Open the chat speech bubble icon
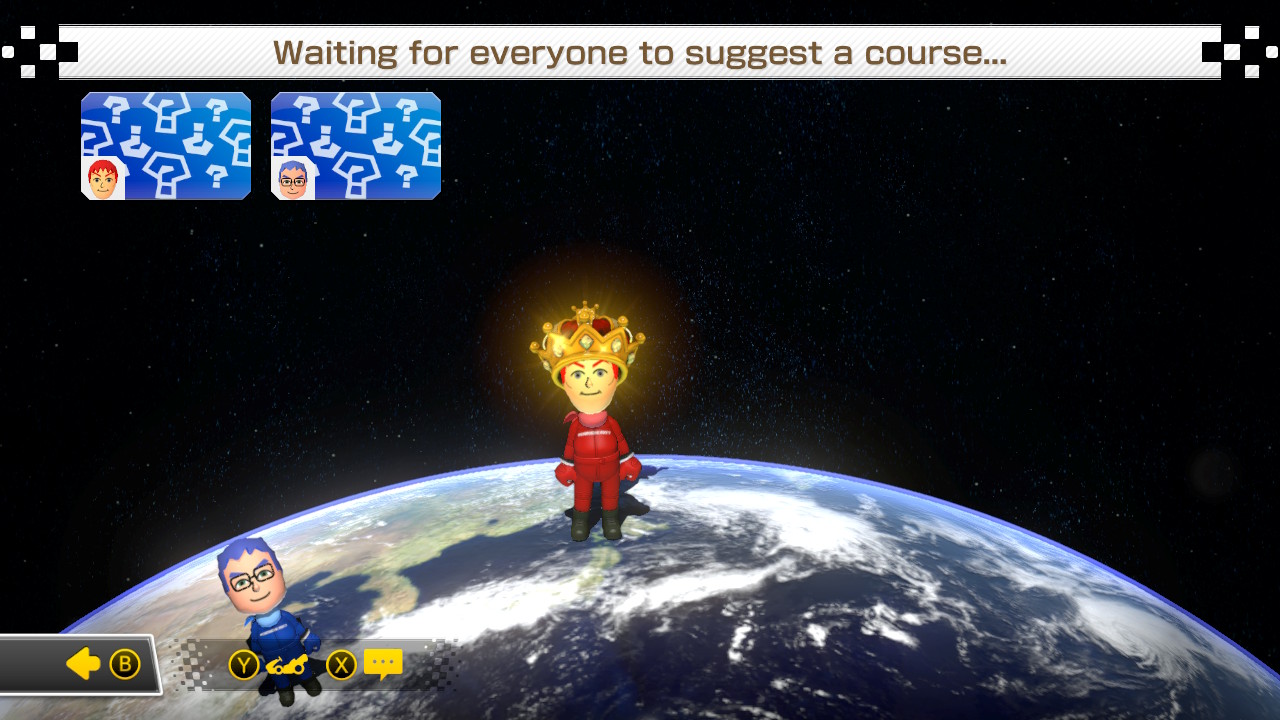The height and width of the screenshot is (720, 1280). click(381, 663)
